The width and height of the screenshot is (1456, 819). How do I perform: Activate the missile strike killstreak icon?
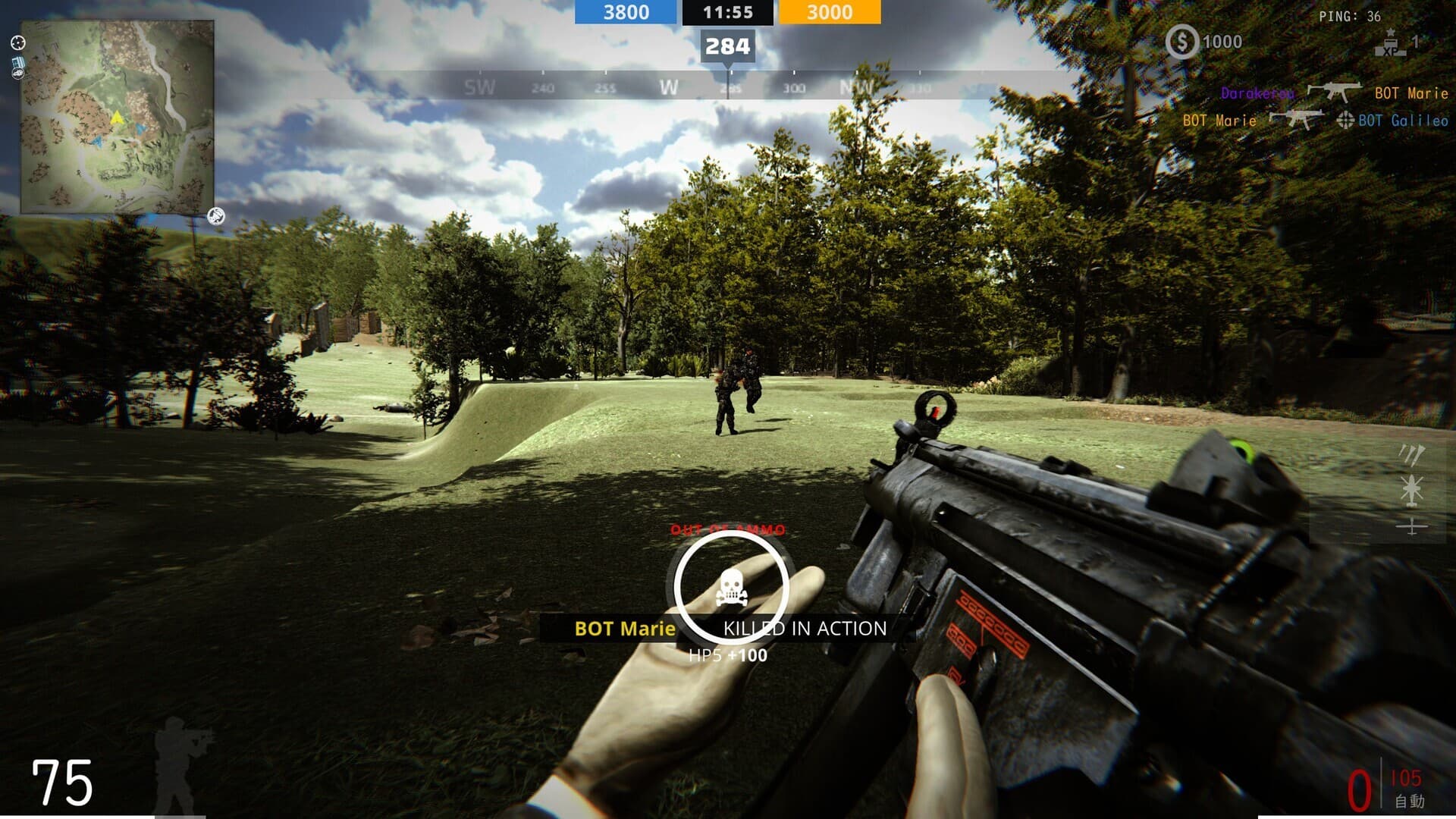click(x=1411, y=455)
